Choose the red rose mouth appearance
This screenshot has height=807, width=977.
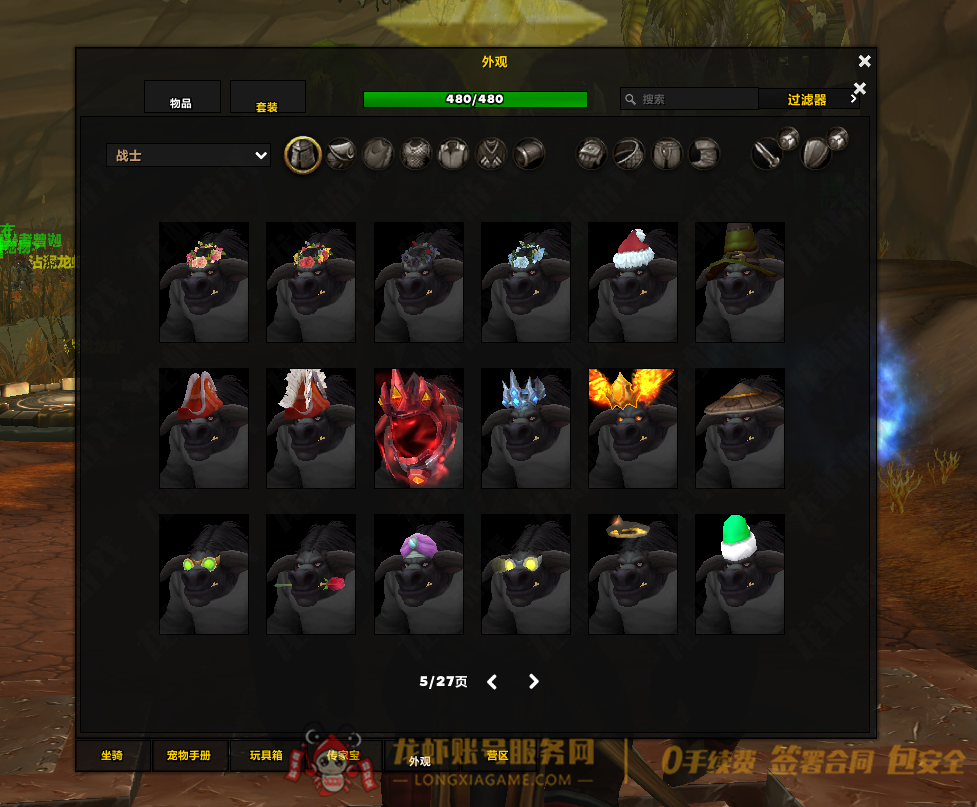[311, 574]
